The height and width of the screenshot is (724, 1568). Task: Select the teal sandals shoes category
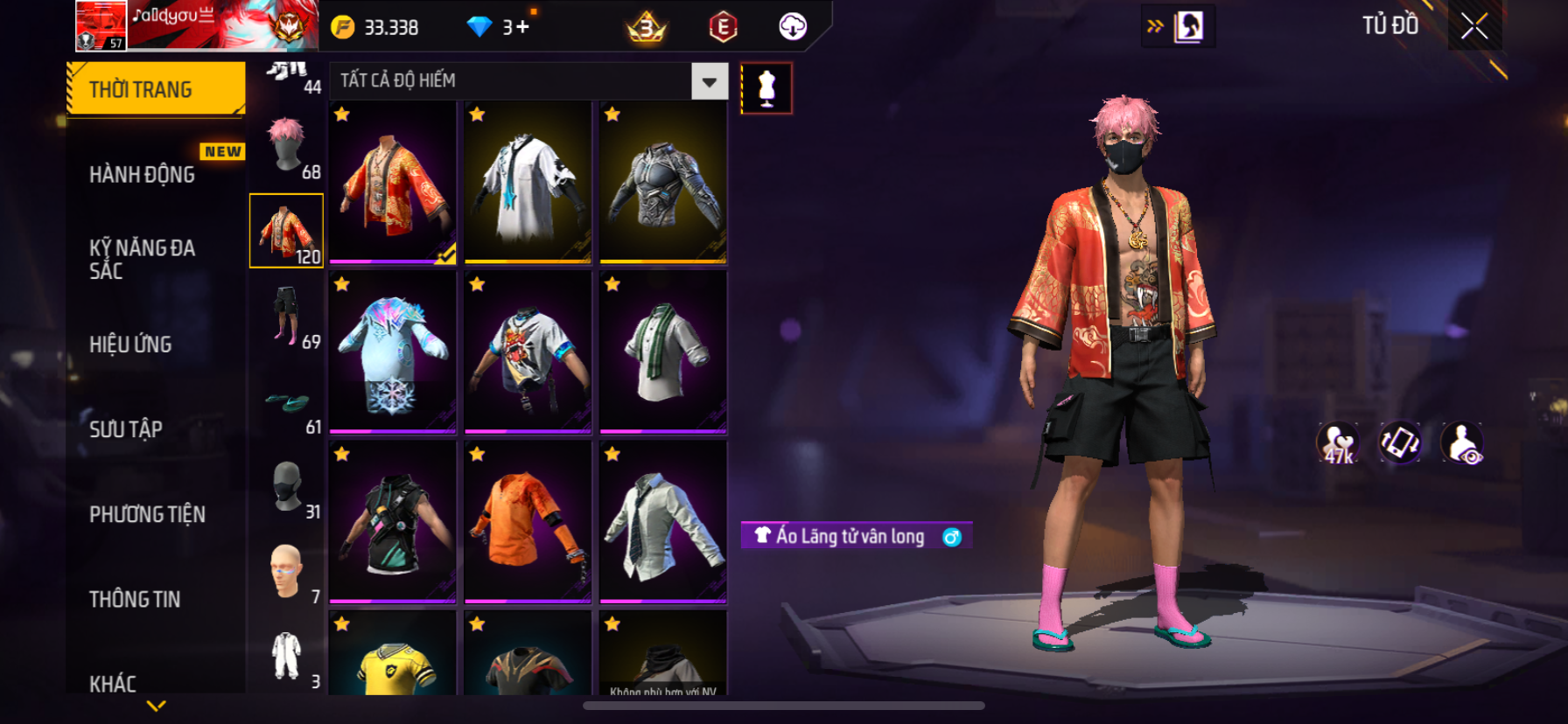286,402
